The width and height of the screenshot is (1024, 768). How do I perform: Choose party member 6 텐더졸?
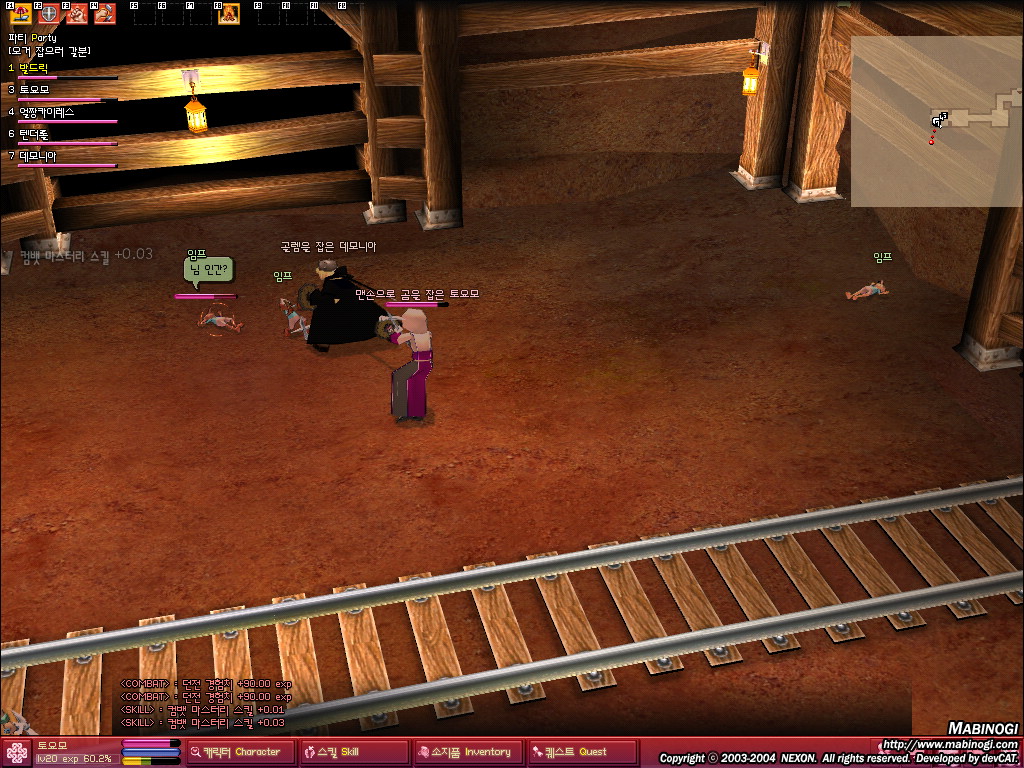click(x=35, y=134)
